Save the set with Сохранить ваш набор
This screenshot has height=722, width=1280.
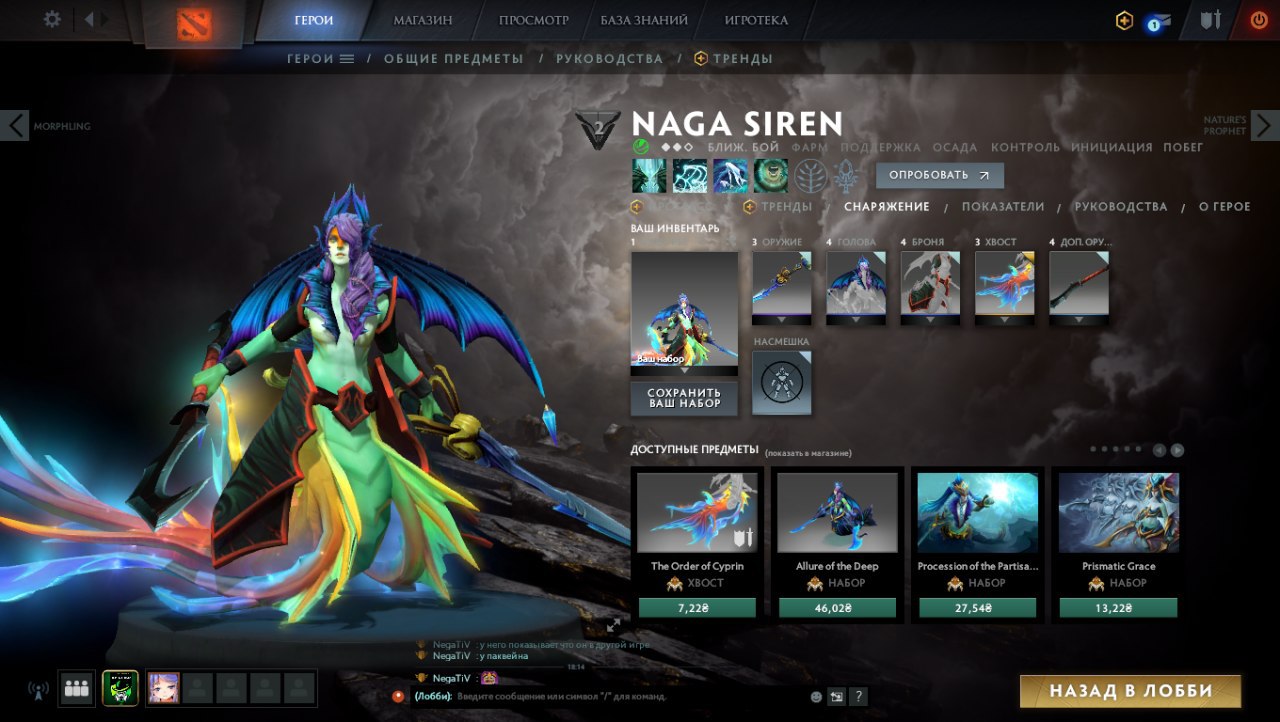(684, 397)
